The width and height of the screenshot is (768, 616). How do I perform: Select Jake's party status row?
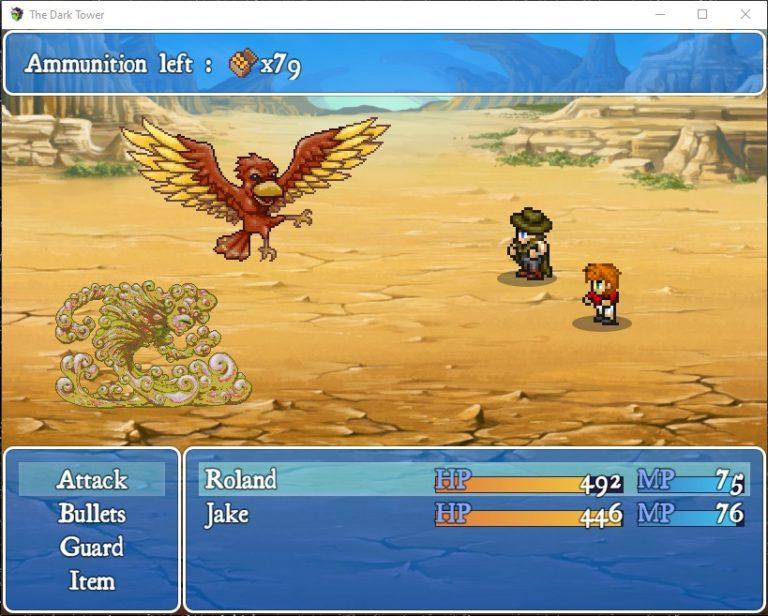tap(473, 515)
